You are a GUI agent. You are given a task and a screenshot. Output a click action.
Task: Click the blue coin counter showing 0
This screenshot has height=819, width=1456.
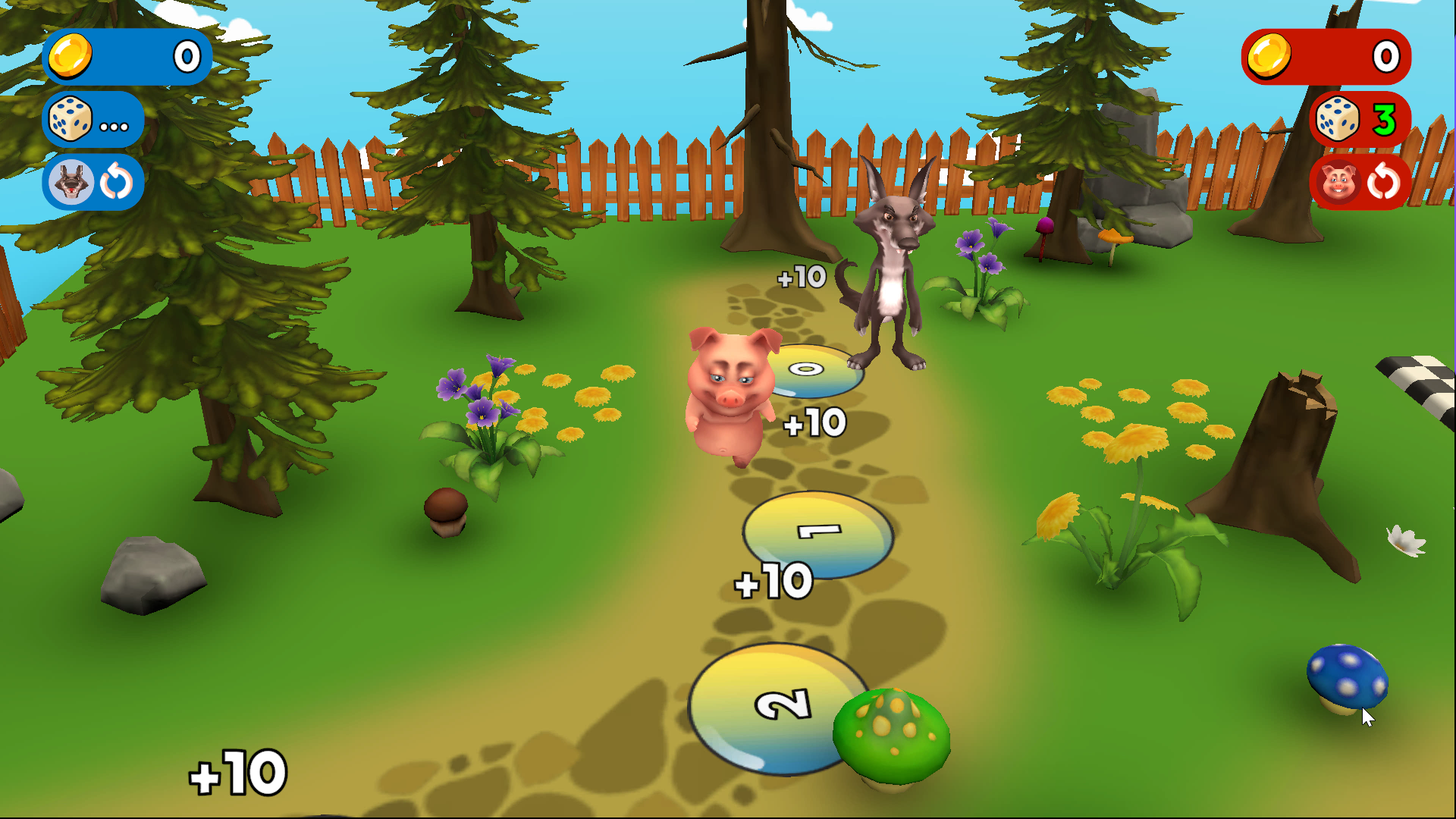coord(187,56)
